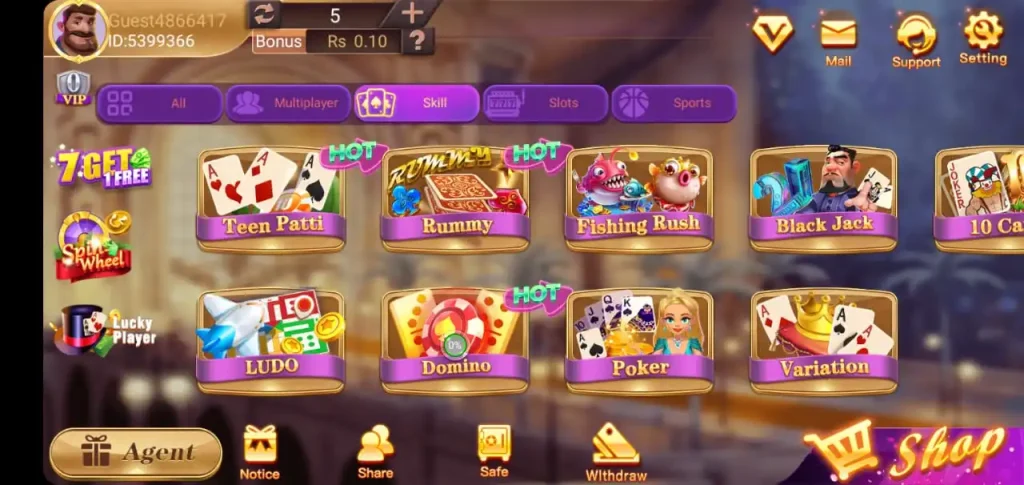1024x485 pixels.
Task: Switch to the Multiplayer tab
Action: (x=288, y=103)
